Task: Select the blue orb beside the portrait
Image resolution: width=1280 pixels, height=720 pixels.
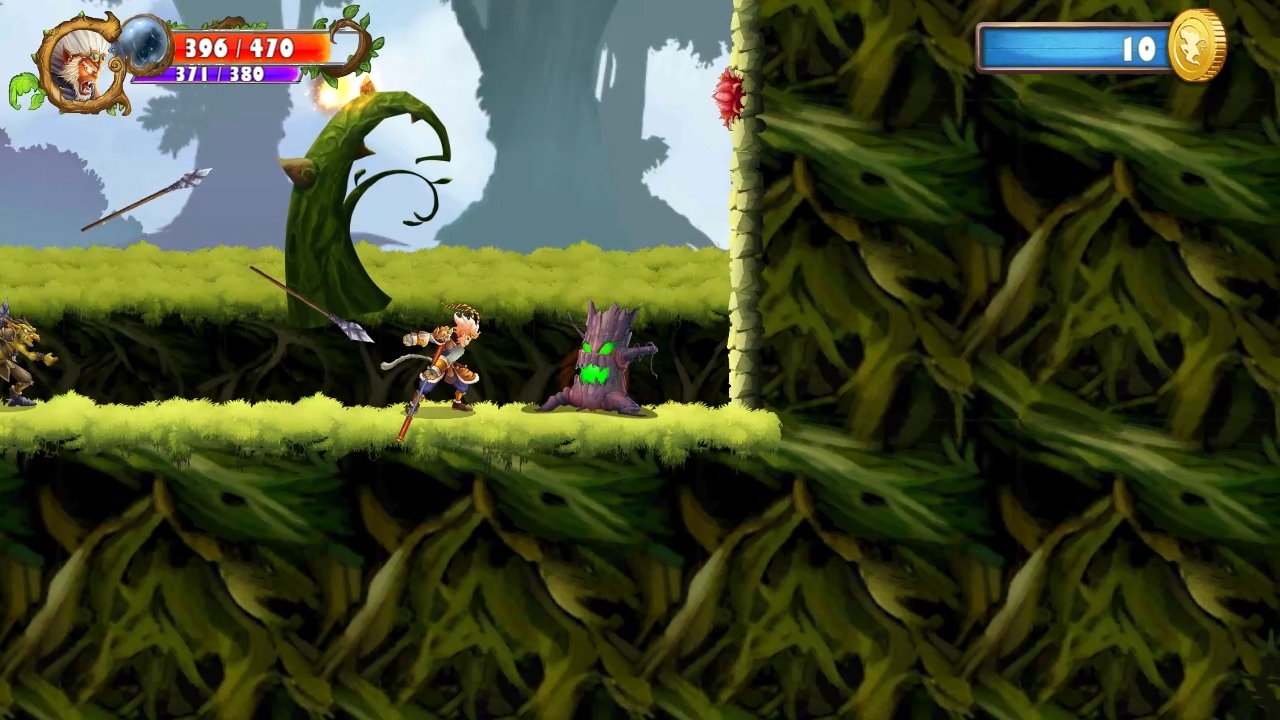Action: (x=147, y=45)
